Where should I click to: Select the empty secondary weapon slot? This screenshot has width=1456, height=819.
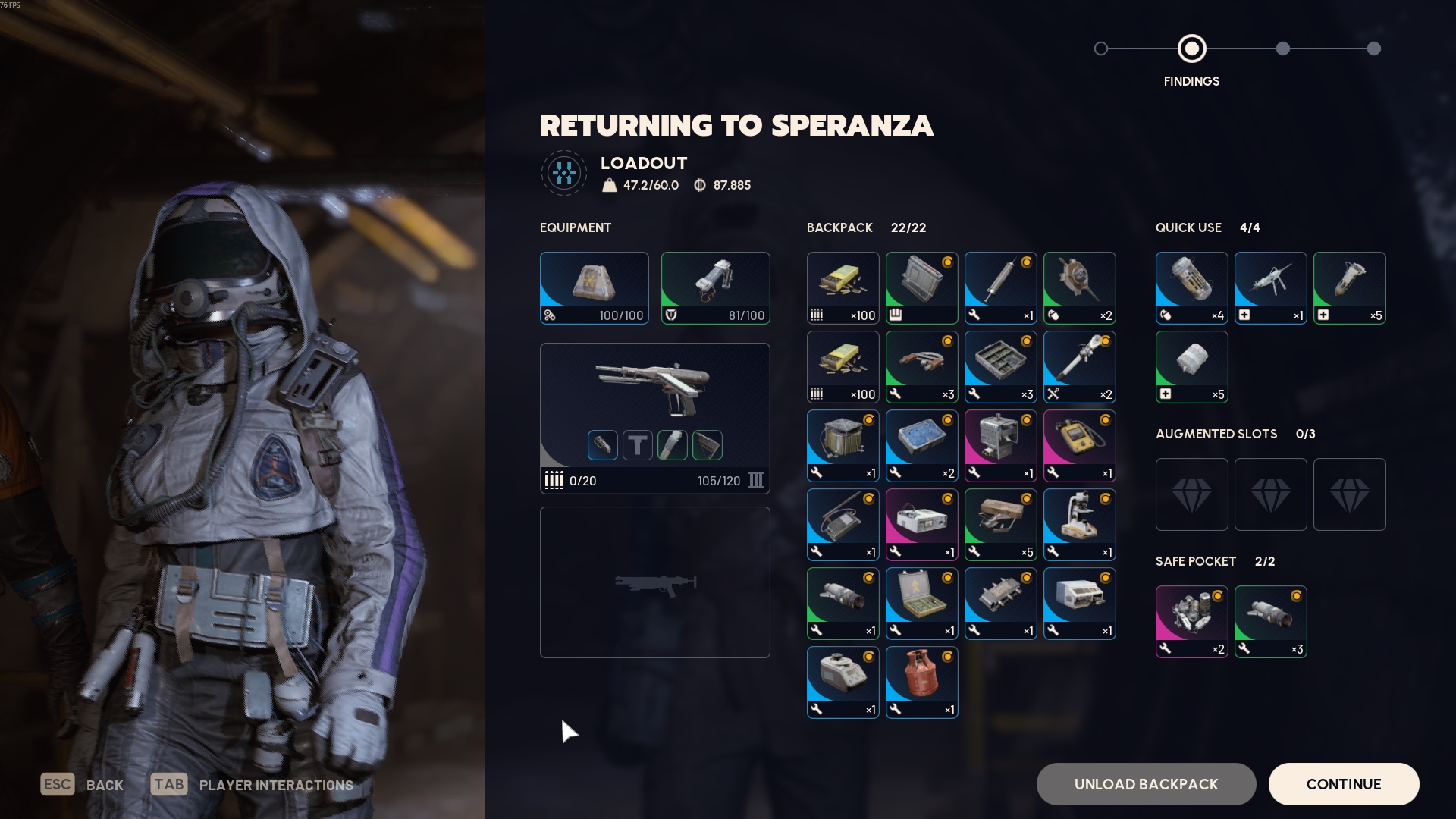pos(654,582)
